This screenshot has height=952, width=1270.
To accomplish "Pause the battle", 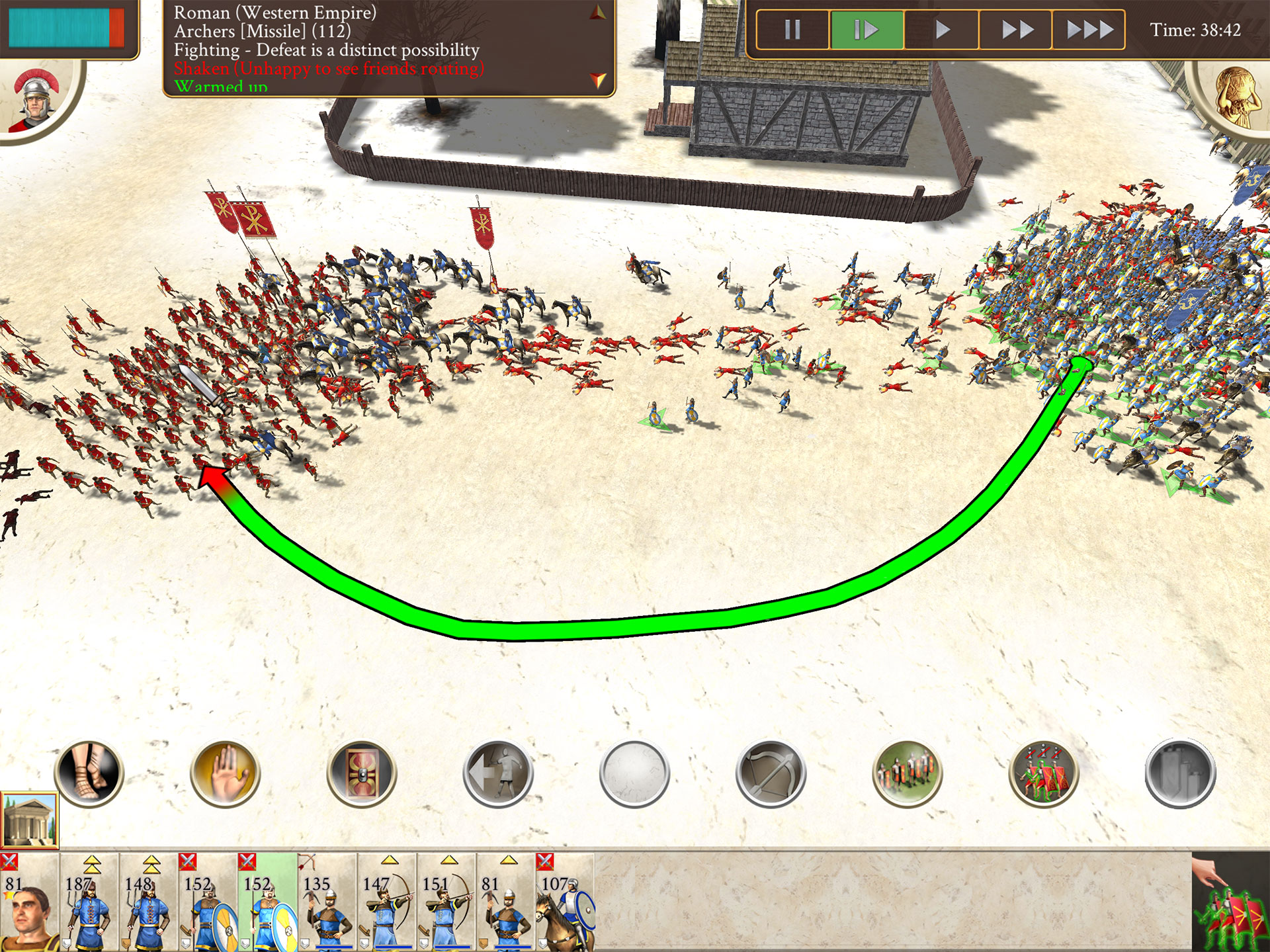I will pyautogui.click(x=792, y=30).
